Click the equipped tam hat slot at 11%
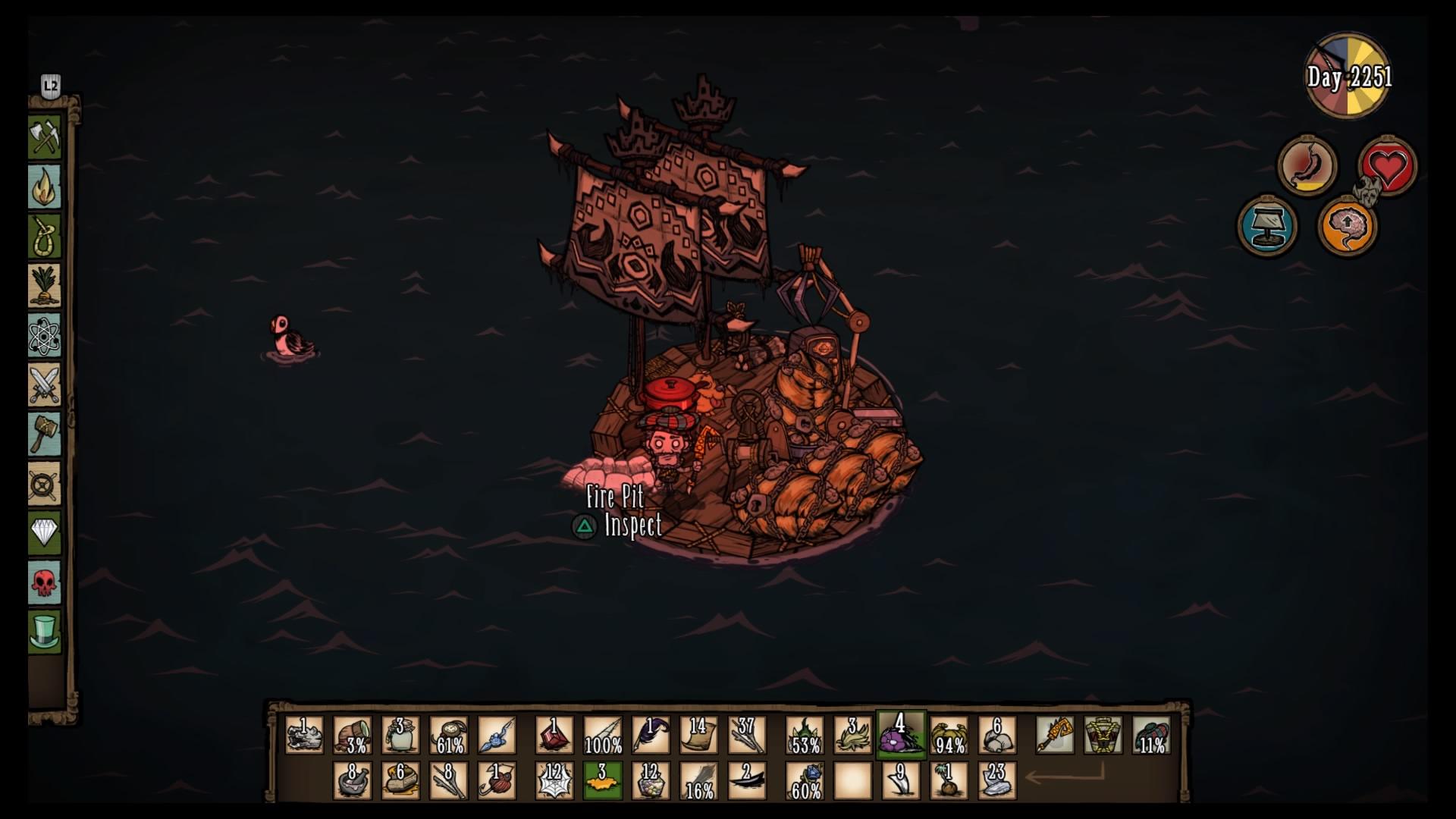 (x=1151, y=735)
